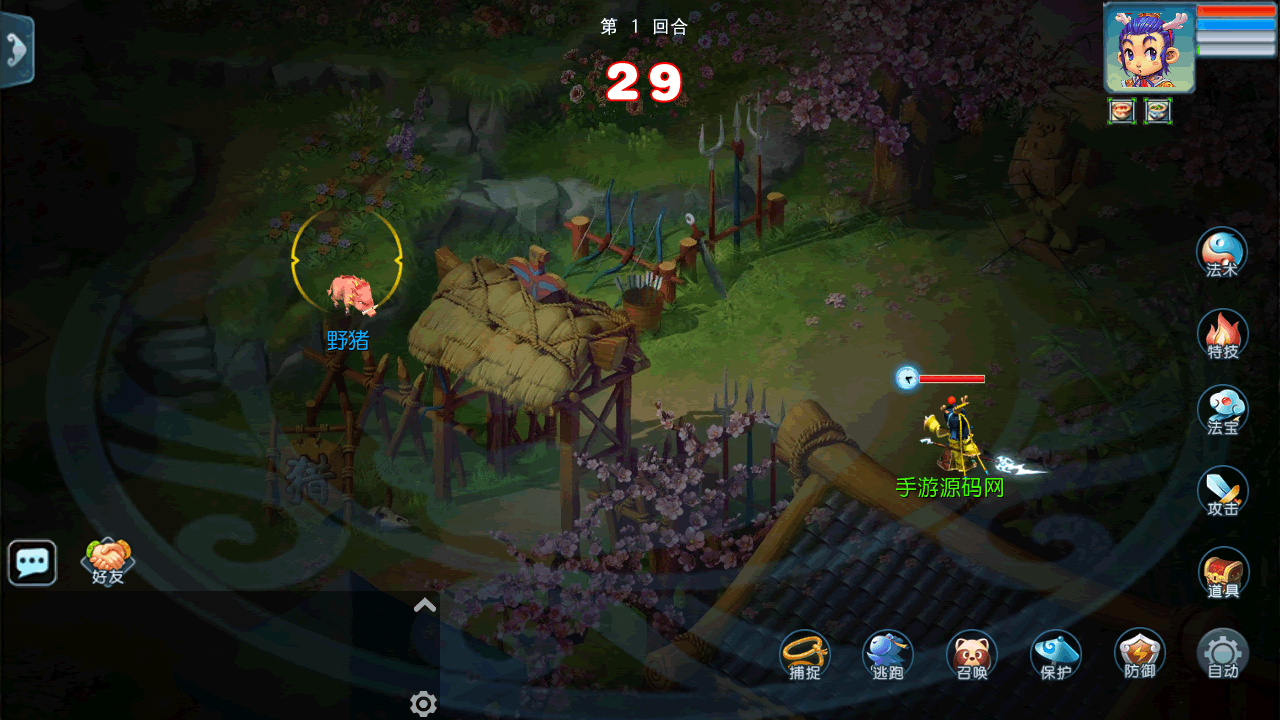Expand the chat box with up arrow
Viewport: 1280px width, 720px height.
(425, 605)
